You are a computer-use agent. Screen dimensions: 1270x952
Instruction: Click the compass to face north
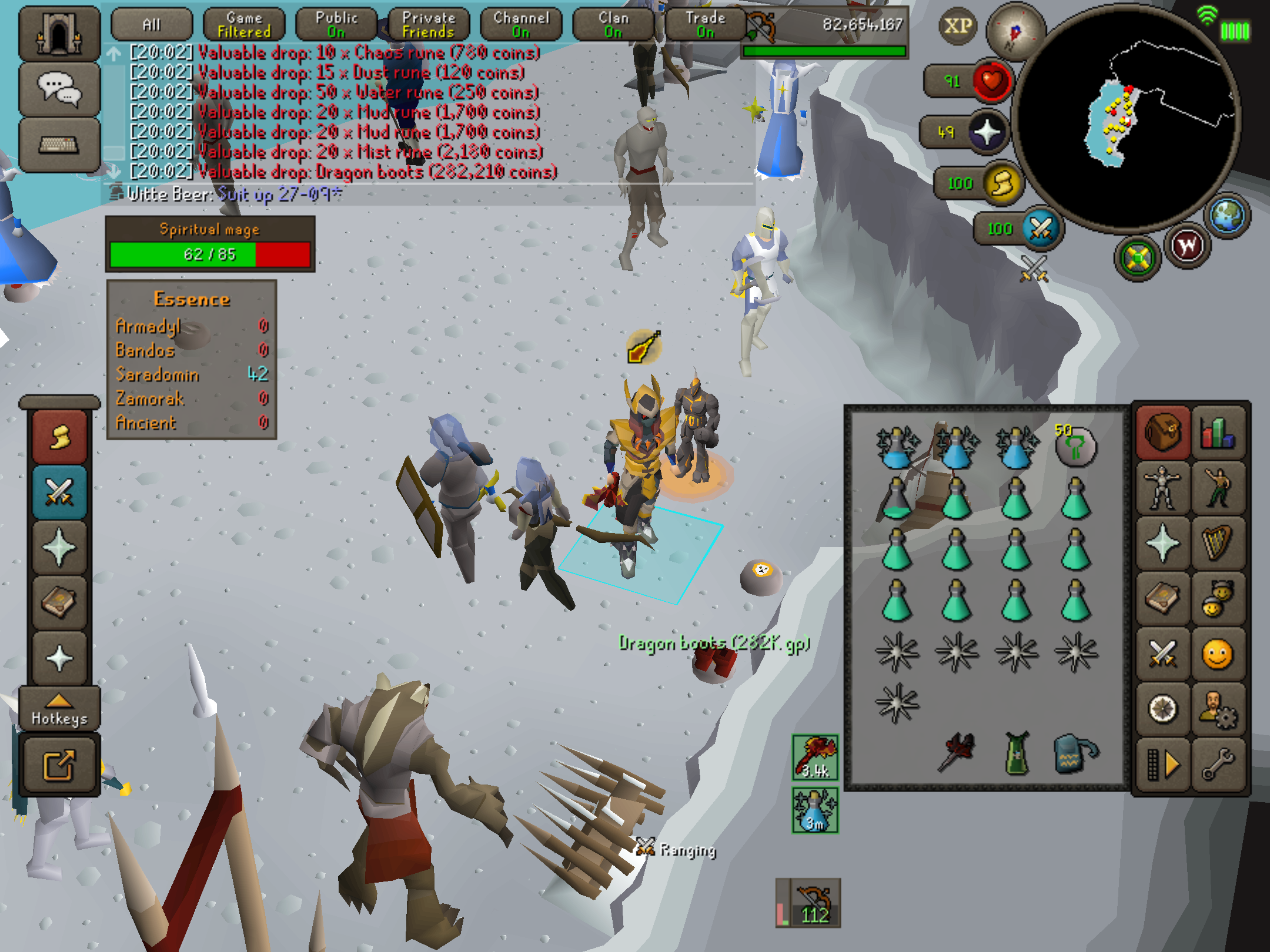pyautogui.click(x=1015, y=32)
